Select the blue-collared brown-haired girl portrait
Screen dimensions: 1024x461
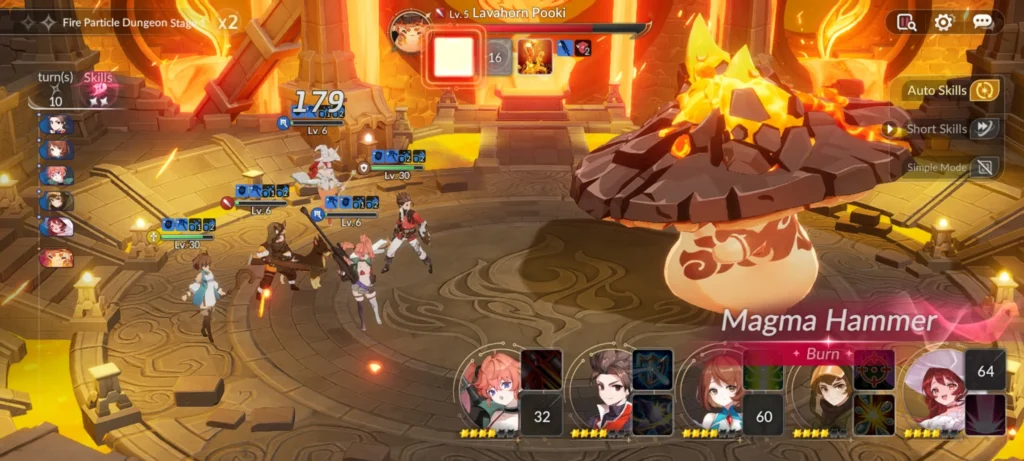pos(714,389)
